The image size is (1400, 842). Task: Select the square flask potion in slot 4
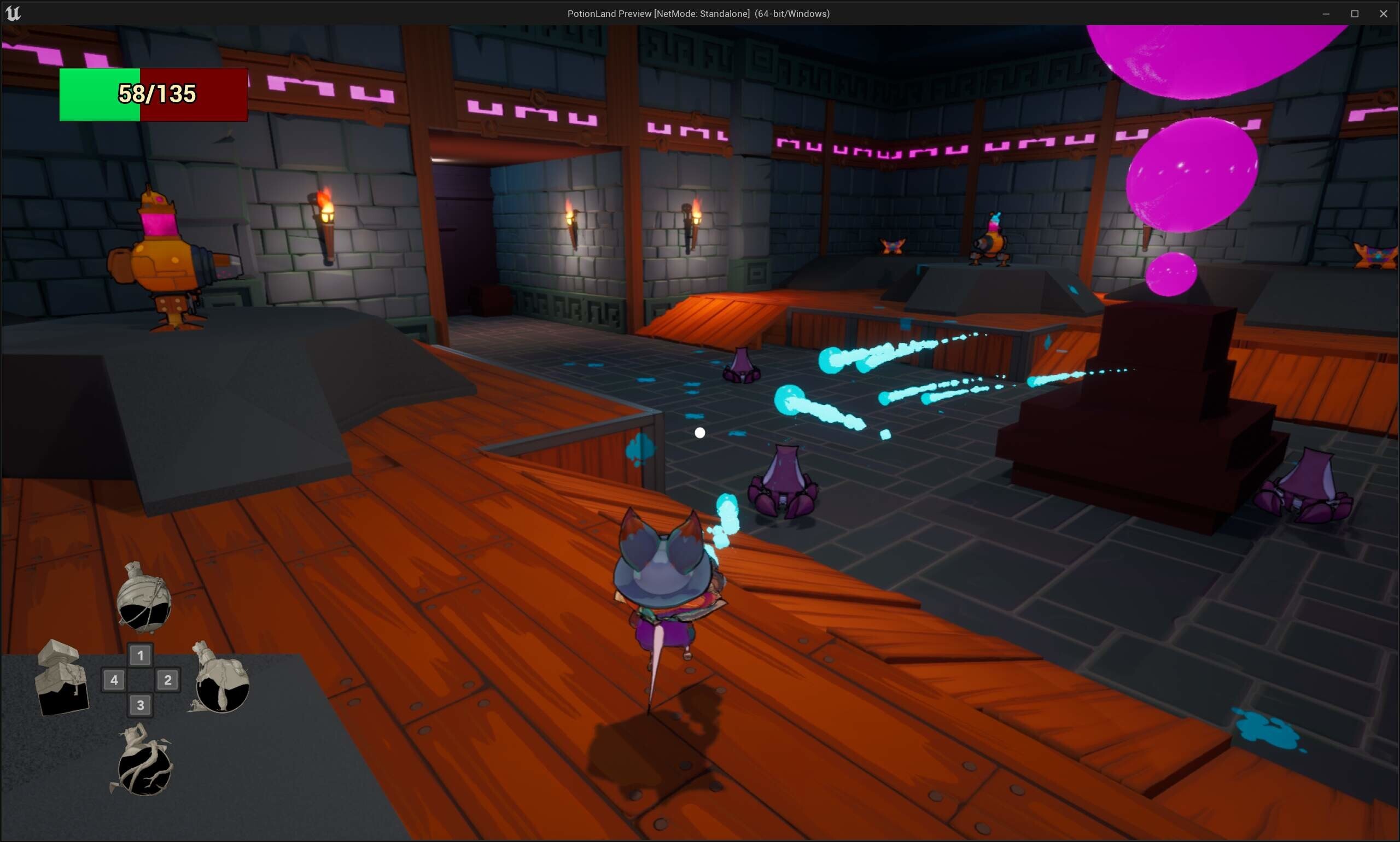point(62,681)
